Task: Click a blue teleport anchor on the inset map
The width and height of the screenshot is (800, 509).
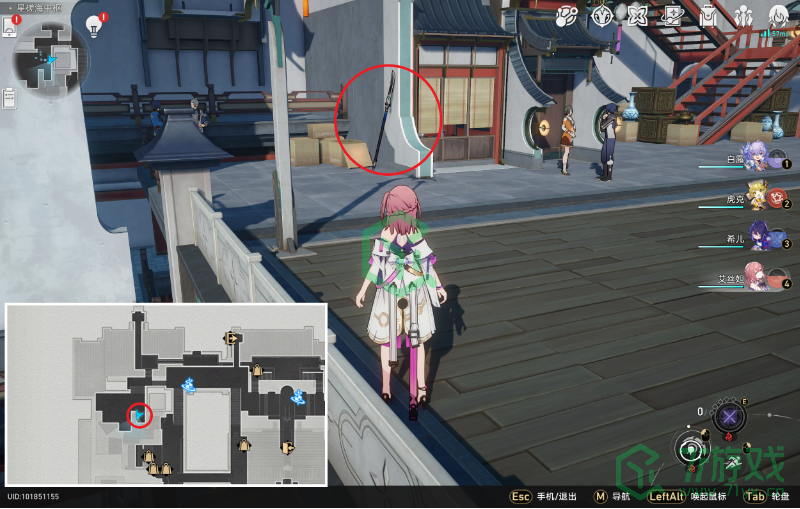Action: click(187, 385)
